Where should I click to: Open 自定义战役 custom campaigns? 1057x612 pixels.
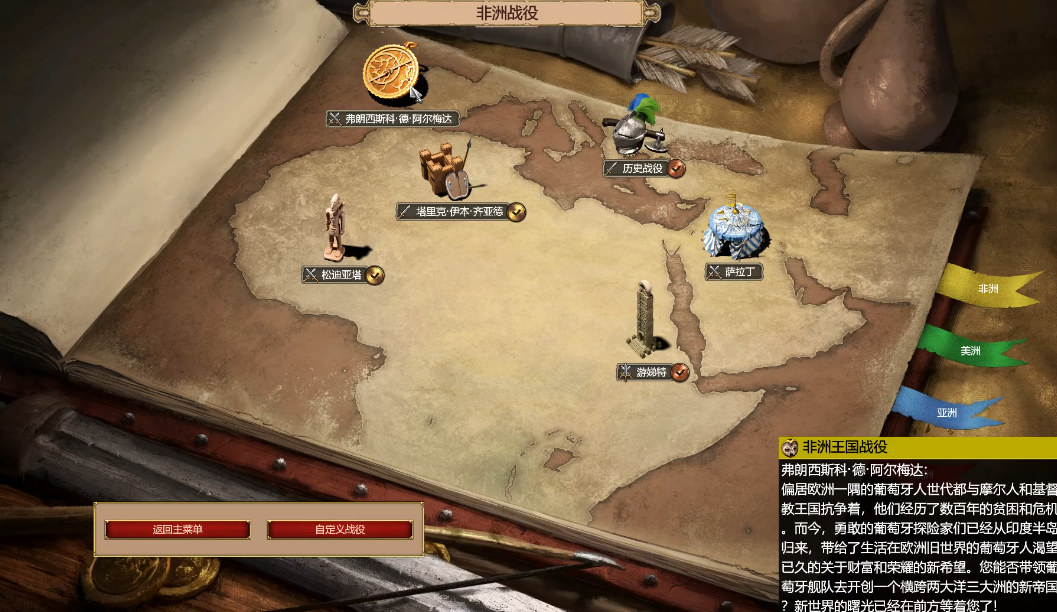[340, 529]
